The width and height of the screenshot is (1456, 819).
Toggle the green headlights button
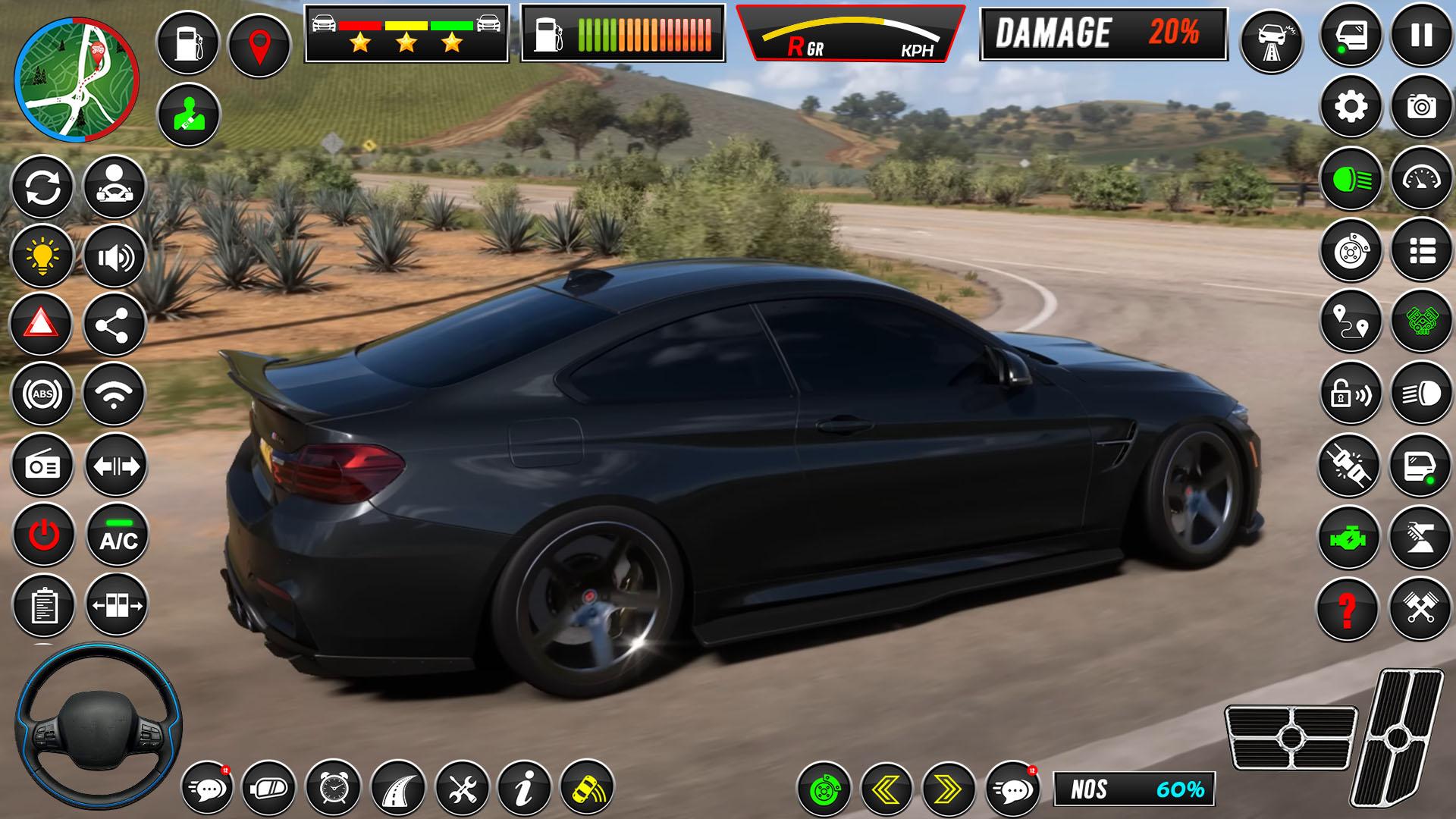[1351, 179]
